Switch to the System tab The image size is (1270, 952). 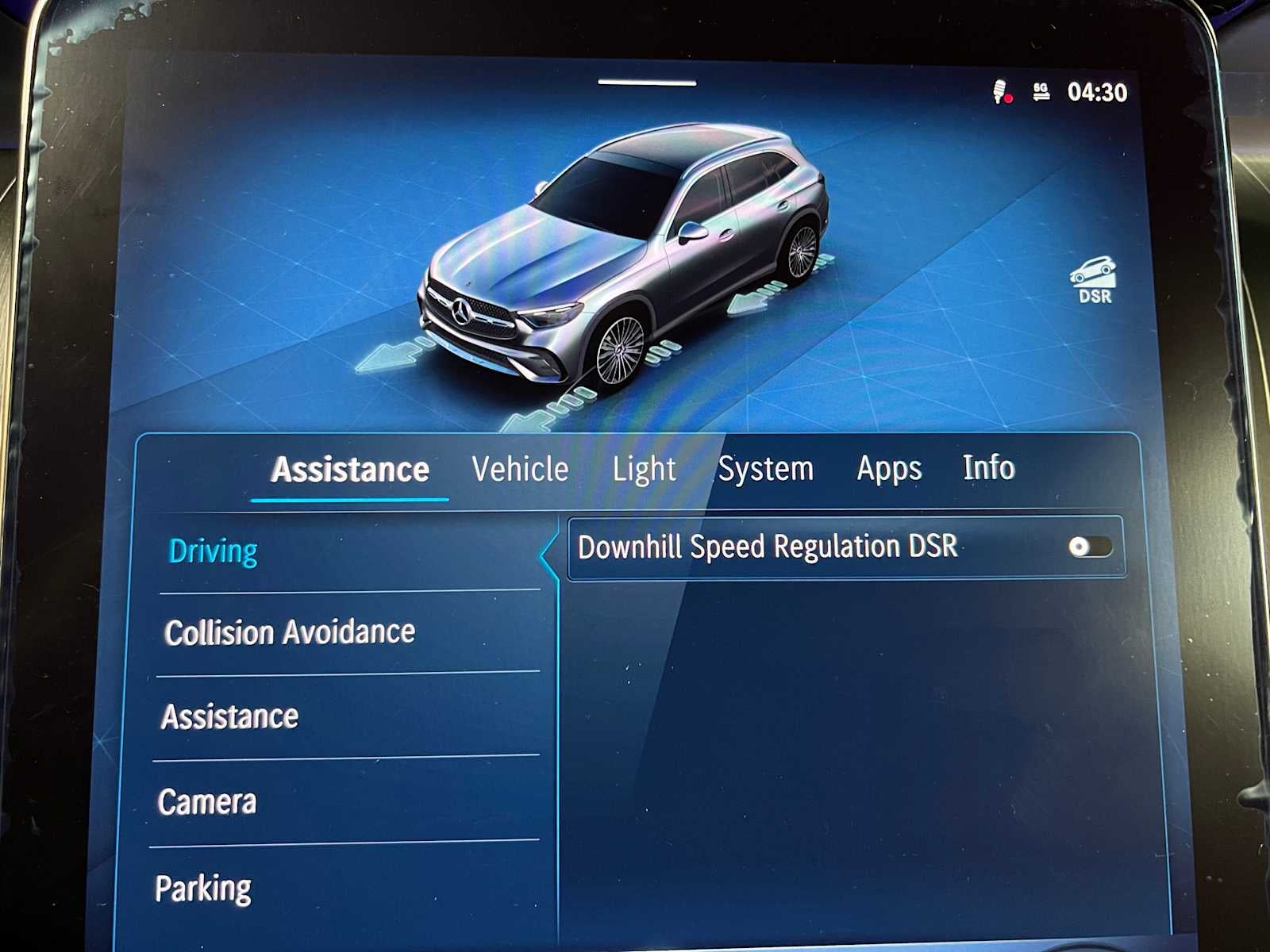(765, 469)
